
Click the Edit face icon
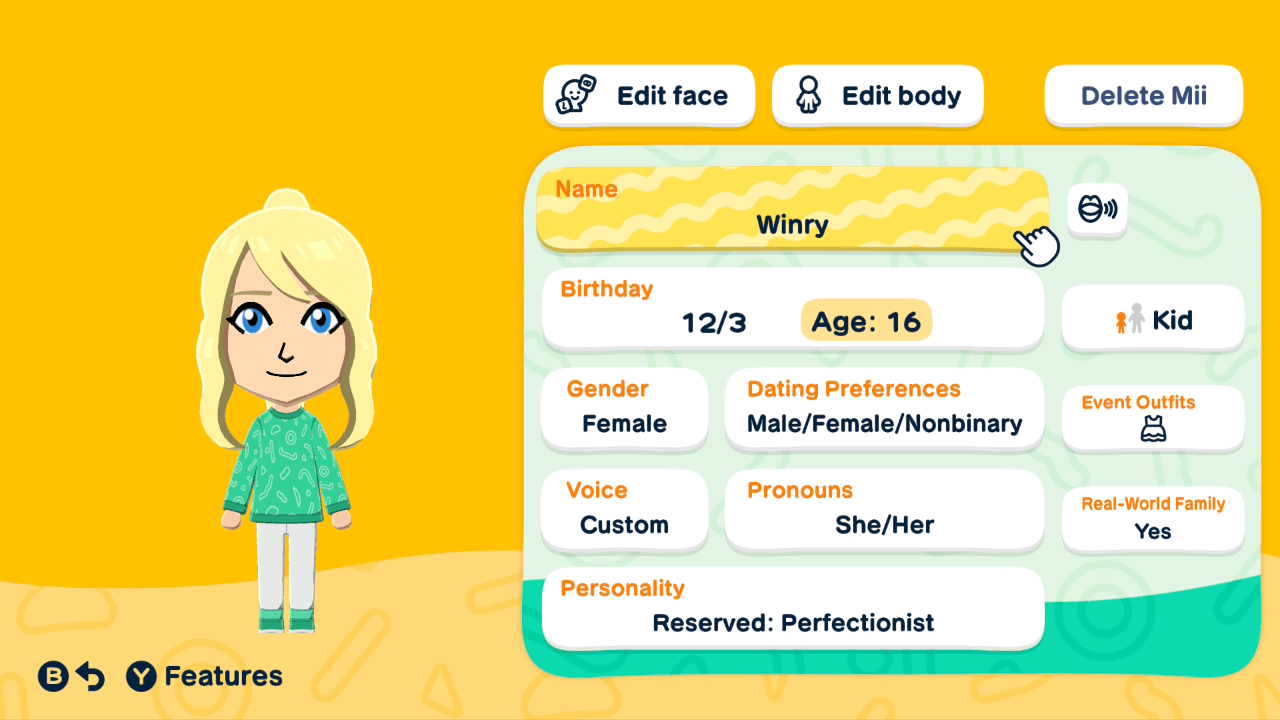[x=577, y=95]
